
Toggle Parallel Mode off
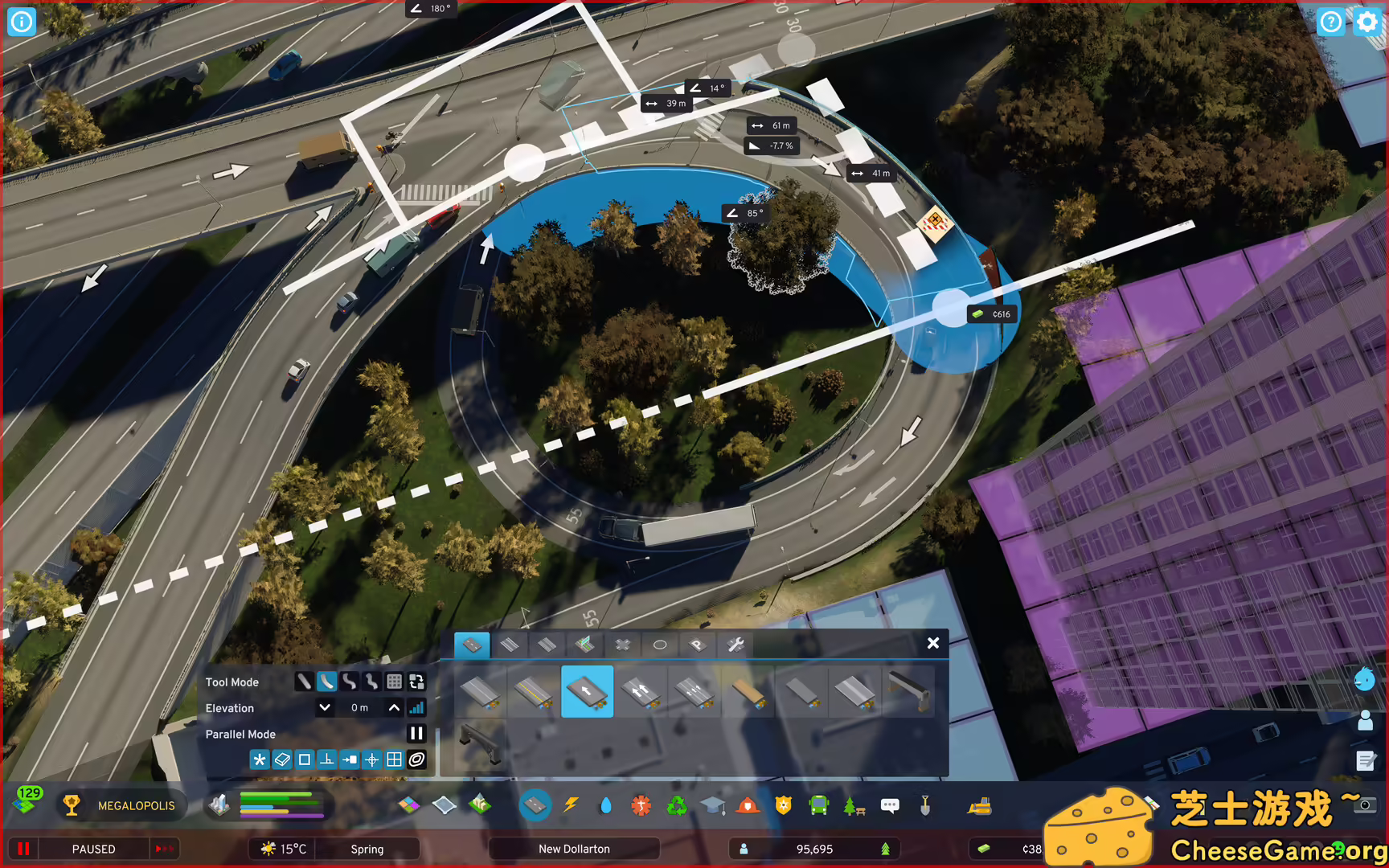[x=416, y=734]
